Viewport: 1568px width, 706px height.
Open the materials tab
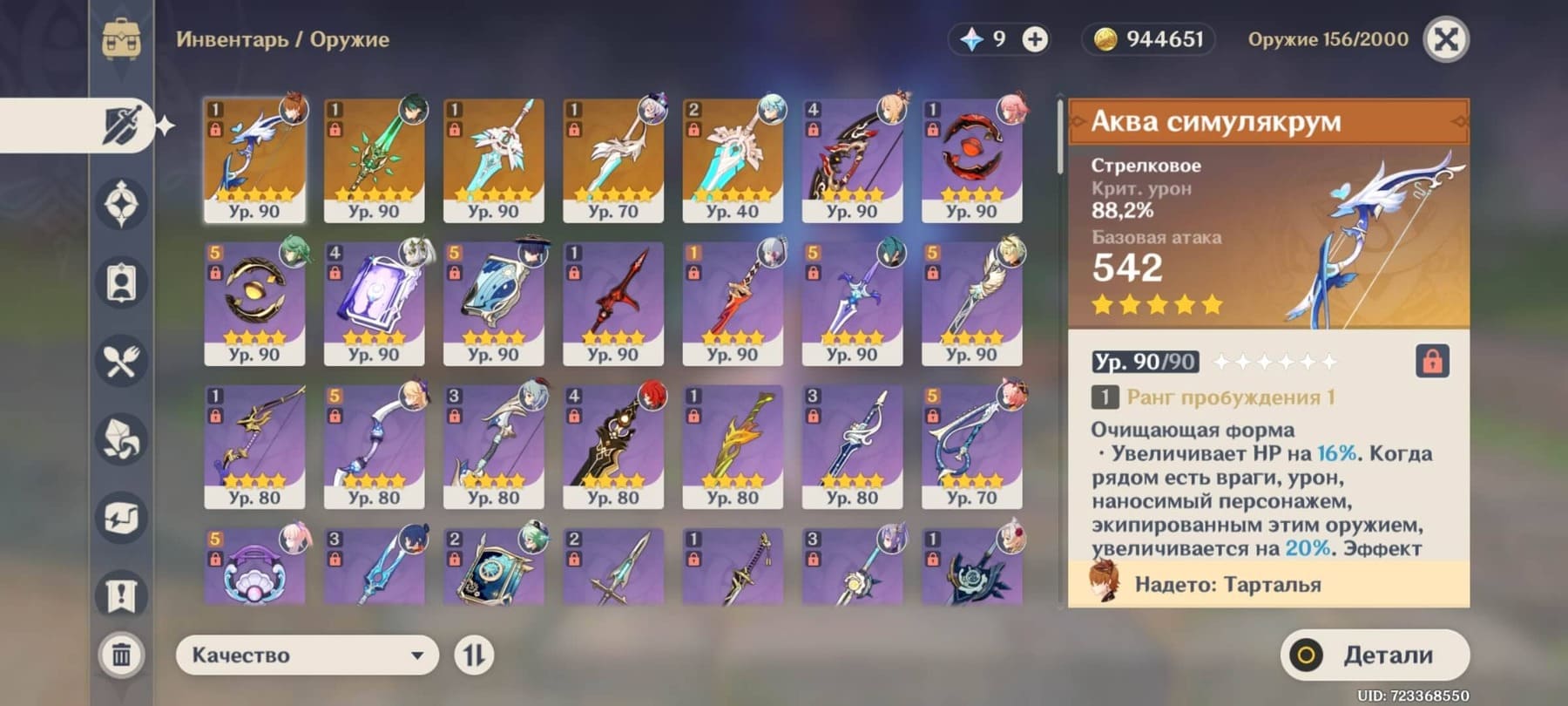pyautogui.click(x=121, y=439)
